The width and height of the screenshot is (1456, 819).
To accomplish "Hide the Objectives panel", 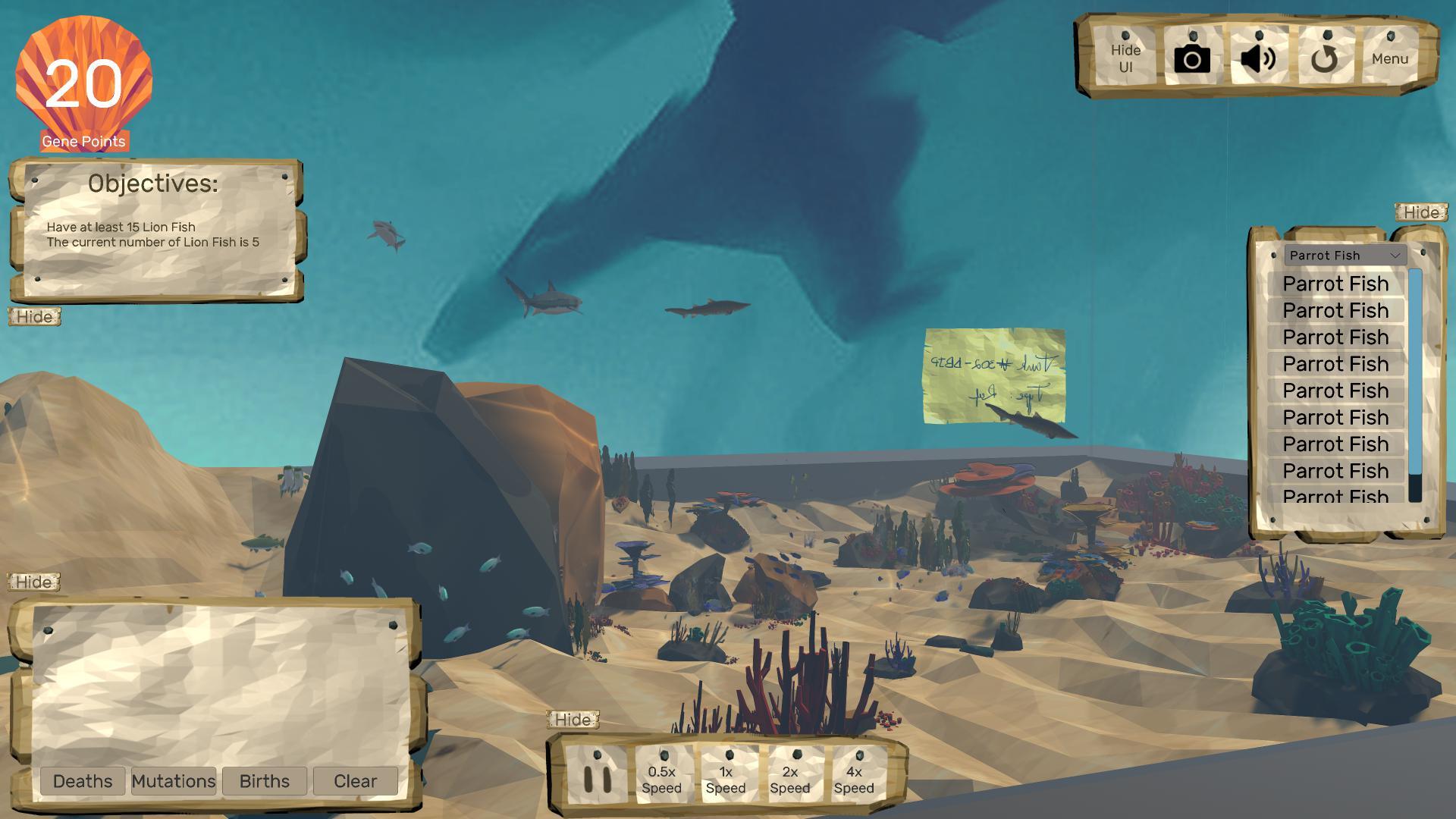I will point(33,317).
